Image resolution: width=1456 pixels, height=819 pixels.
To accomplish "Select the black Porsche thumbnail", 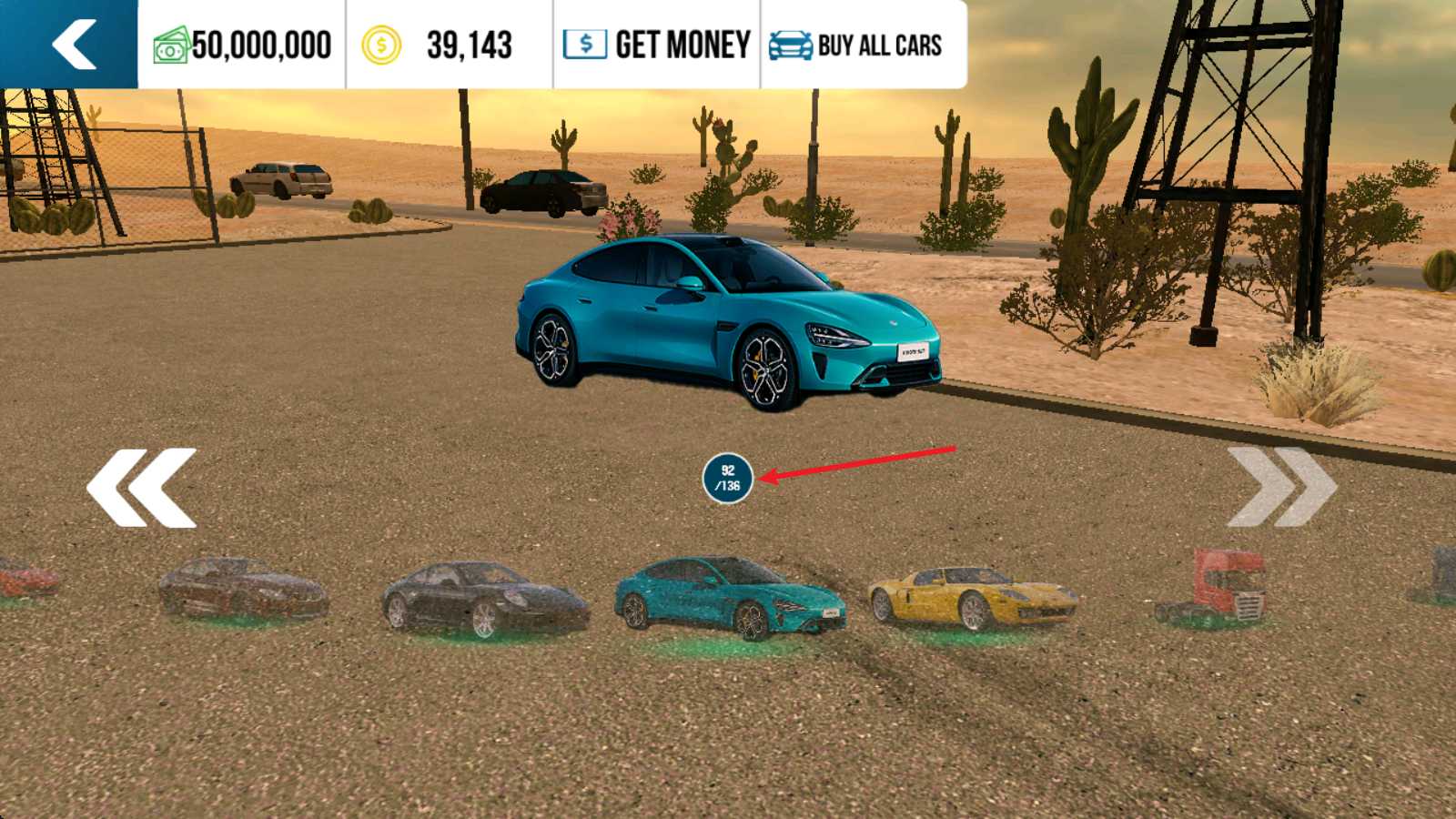I will 484,600.
